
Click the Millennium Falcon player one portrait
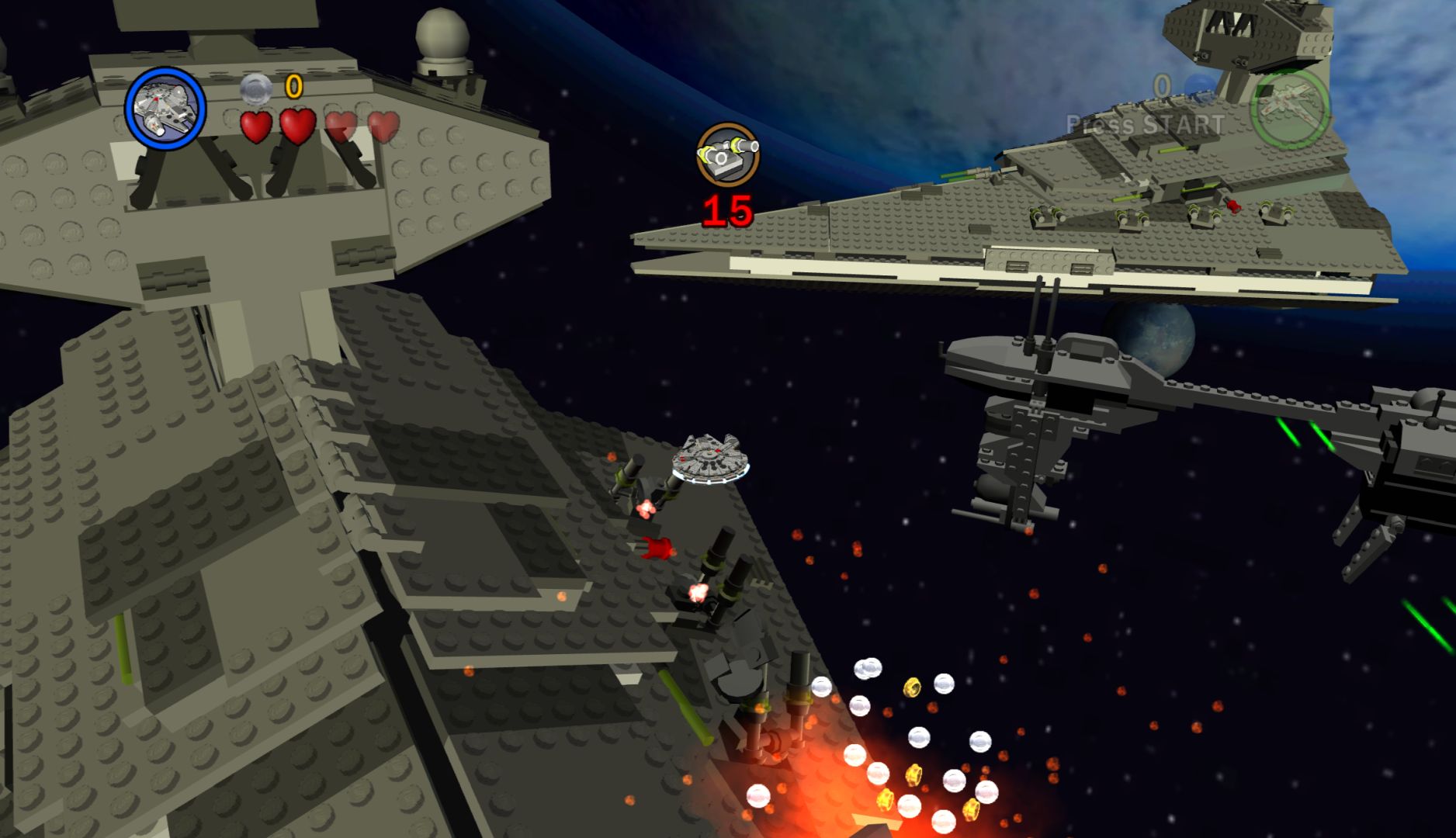click(165, 108)
